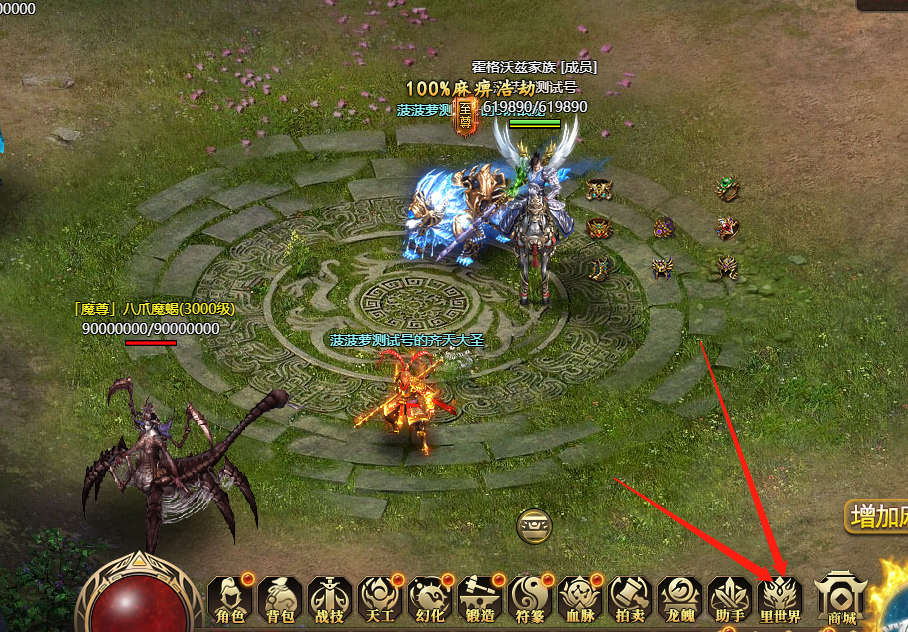Open the 符篆 talisman menu
908x632 pixels.
(530, 600)
